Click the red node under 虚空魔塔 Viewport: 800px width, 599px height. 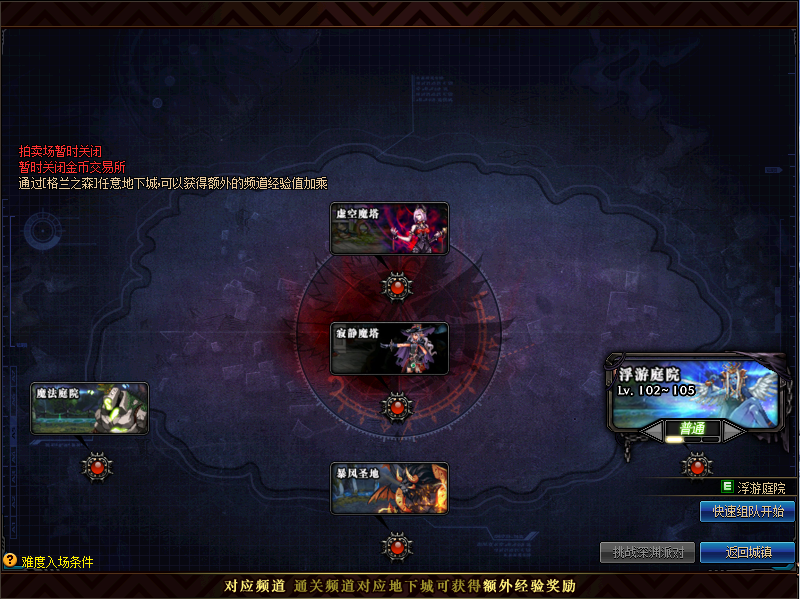(397, 286)
